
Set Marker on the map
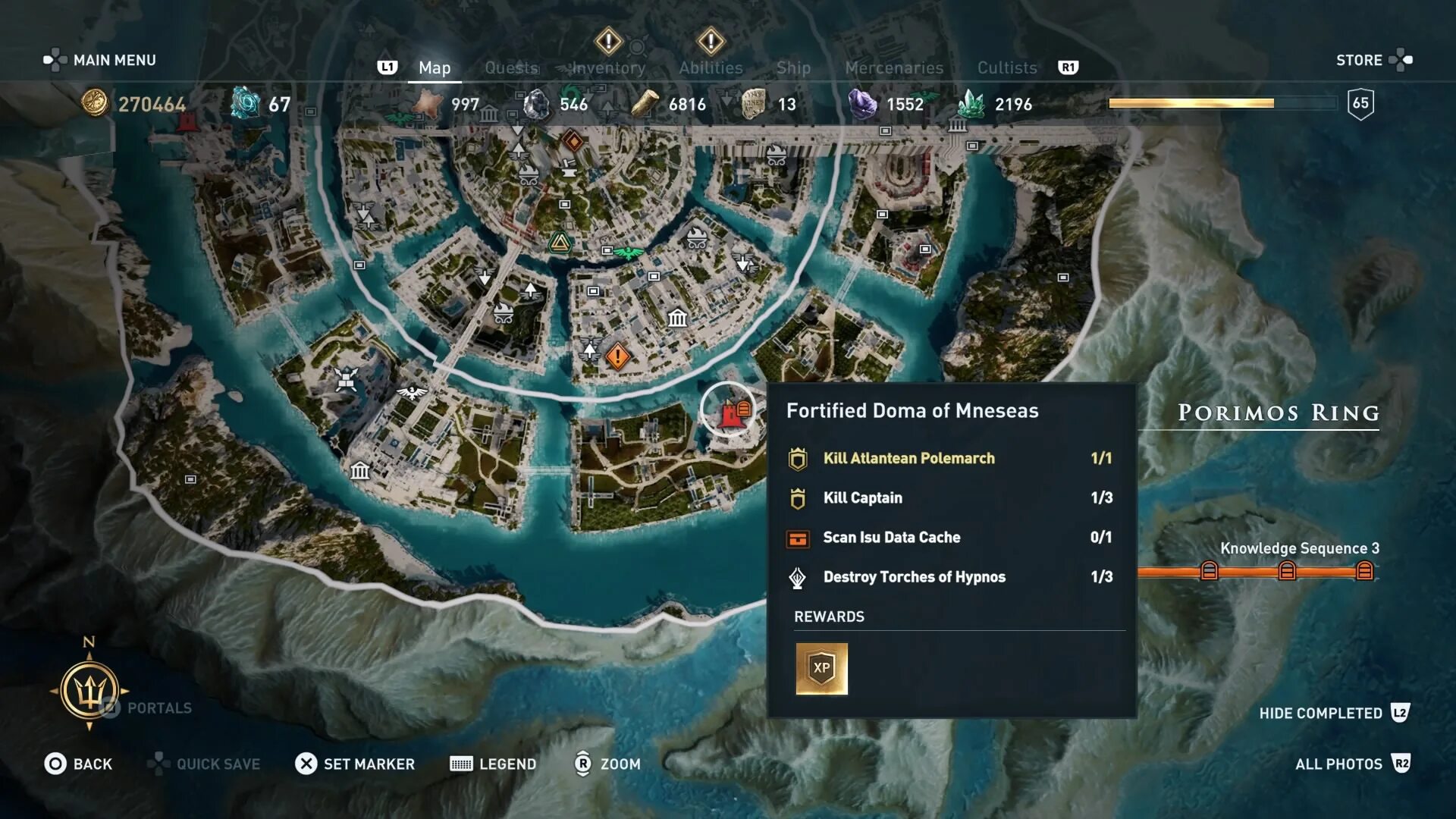[x=355, y=764]
